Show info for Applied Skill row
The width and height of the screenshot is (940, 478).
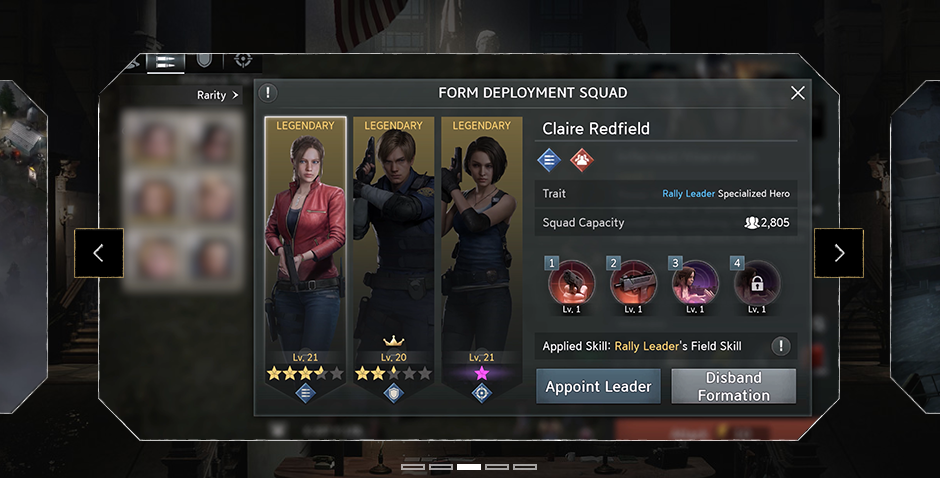[780, 346]
